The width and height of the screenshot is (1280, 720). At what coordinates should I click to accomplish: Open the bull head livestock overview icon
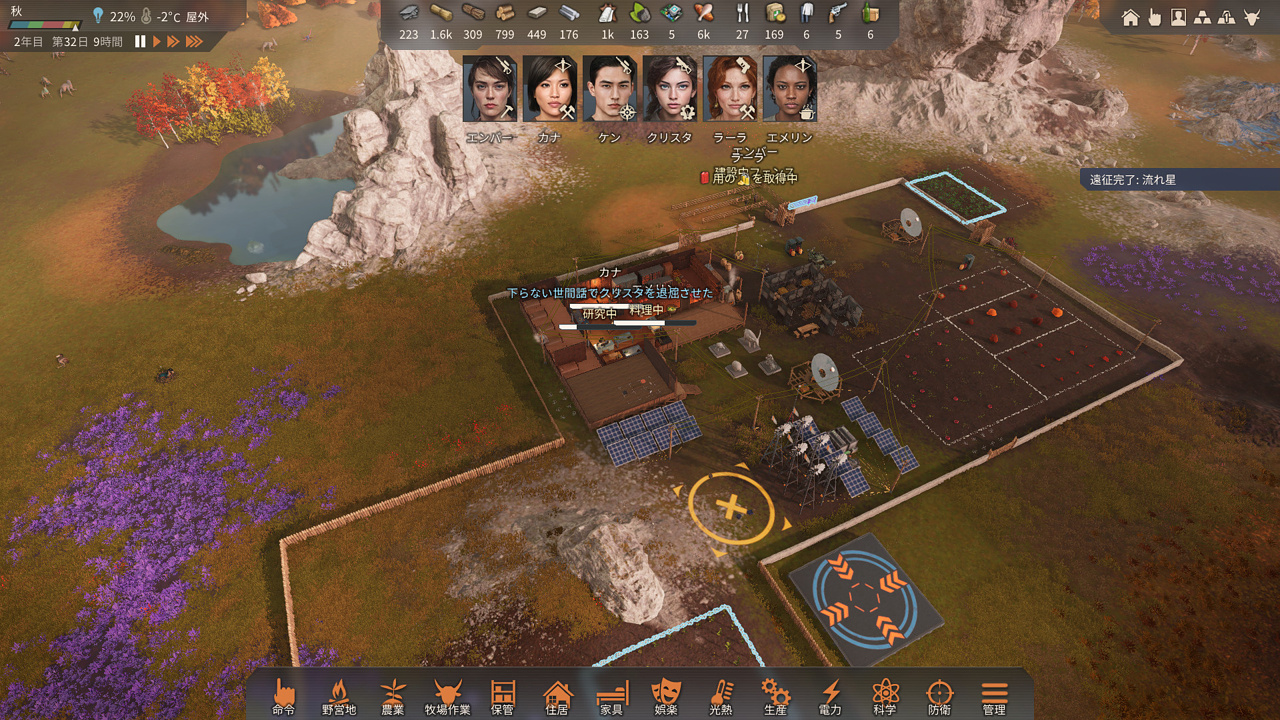click(1251, 17)
